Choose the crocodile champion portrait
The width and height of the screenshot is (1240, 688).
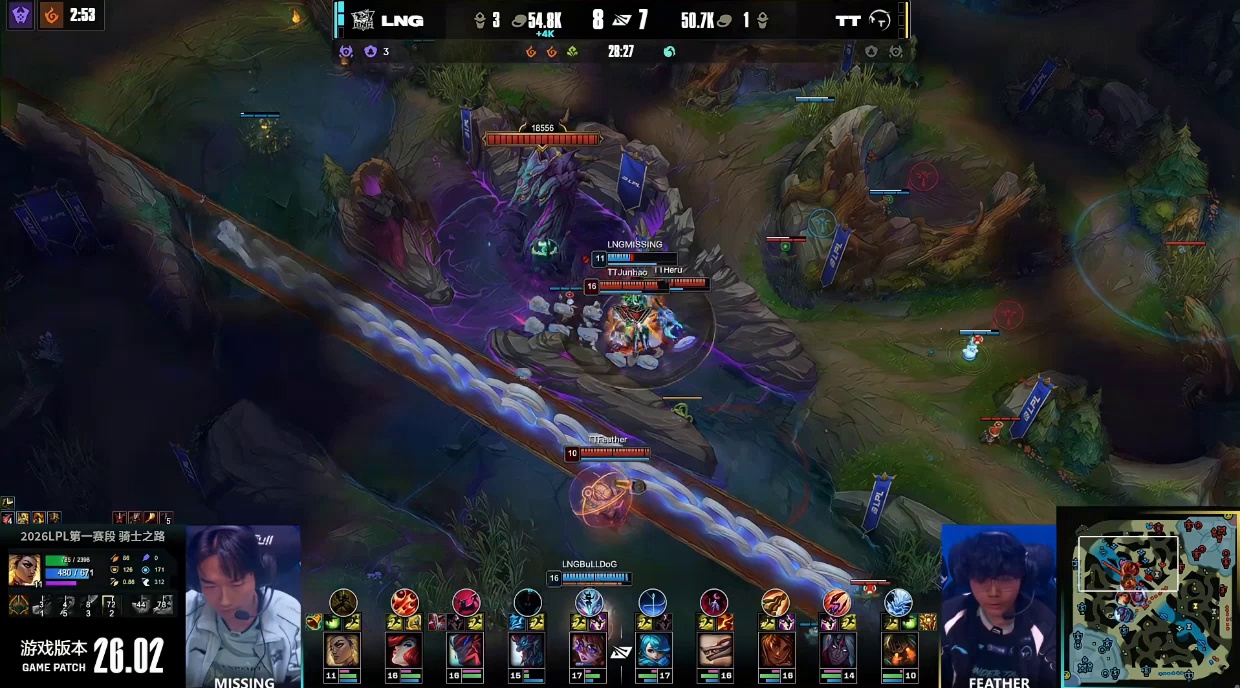point(714,650)
